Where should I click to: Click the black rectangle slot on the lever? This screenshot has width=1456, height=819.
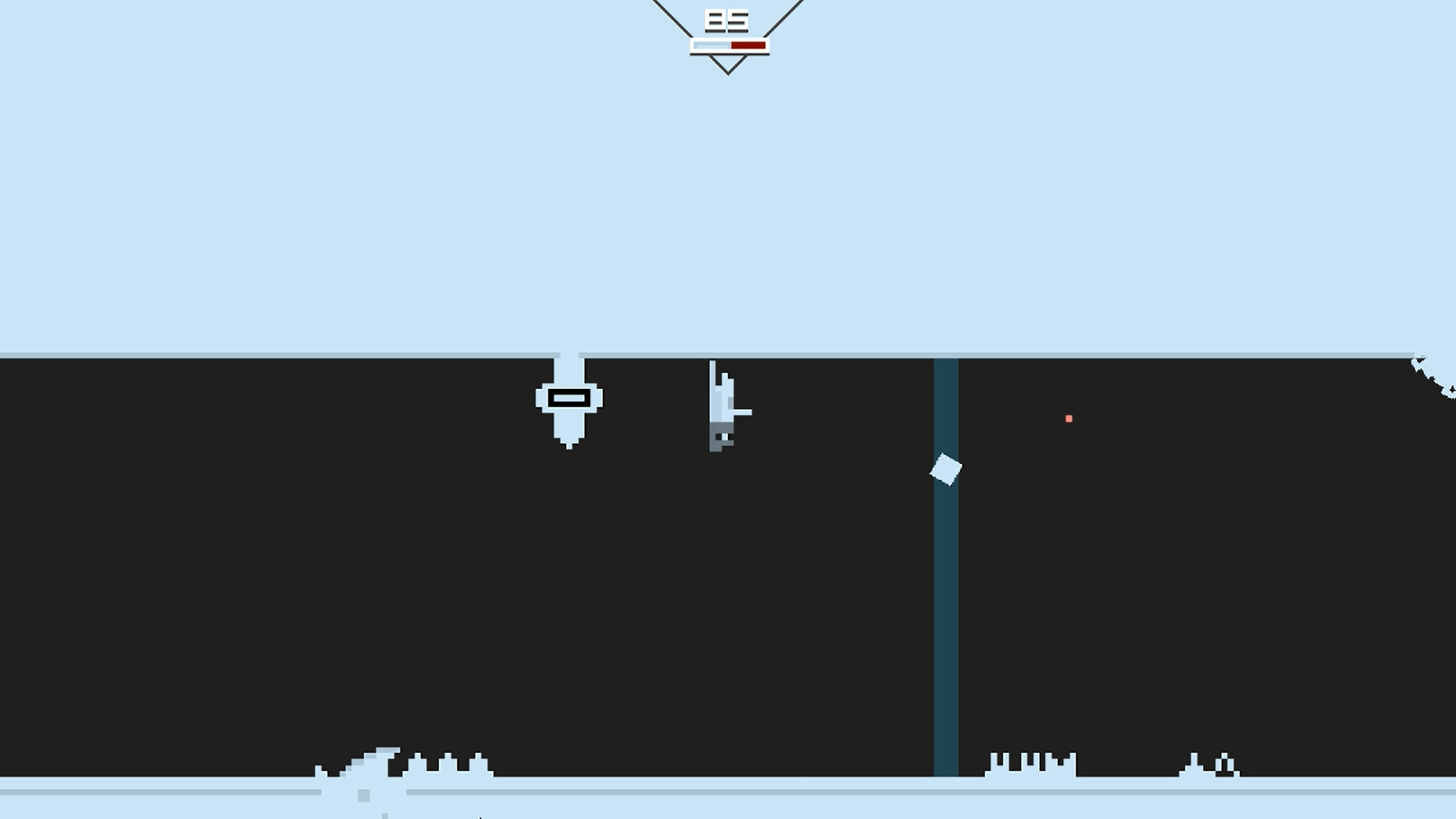pos(569,397)
